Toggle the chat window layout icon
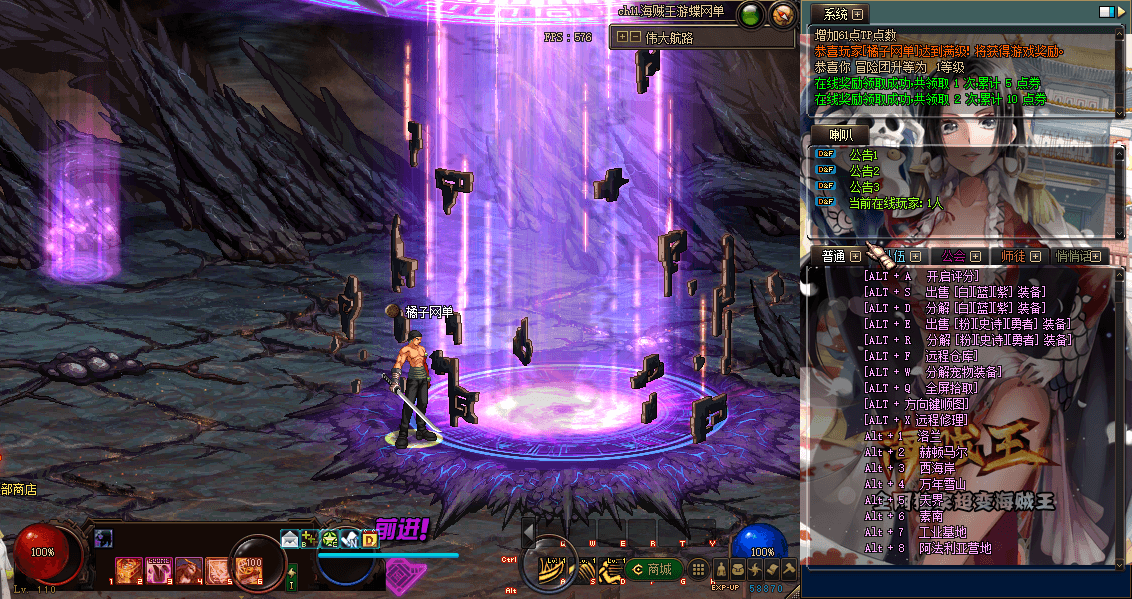Screen dimensions: 1132x599 (x=1106, y=12)
